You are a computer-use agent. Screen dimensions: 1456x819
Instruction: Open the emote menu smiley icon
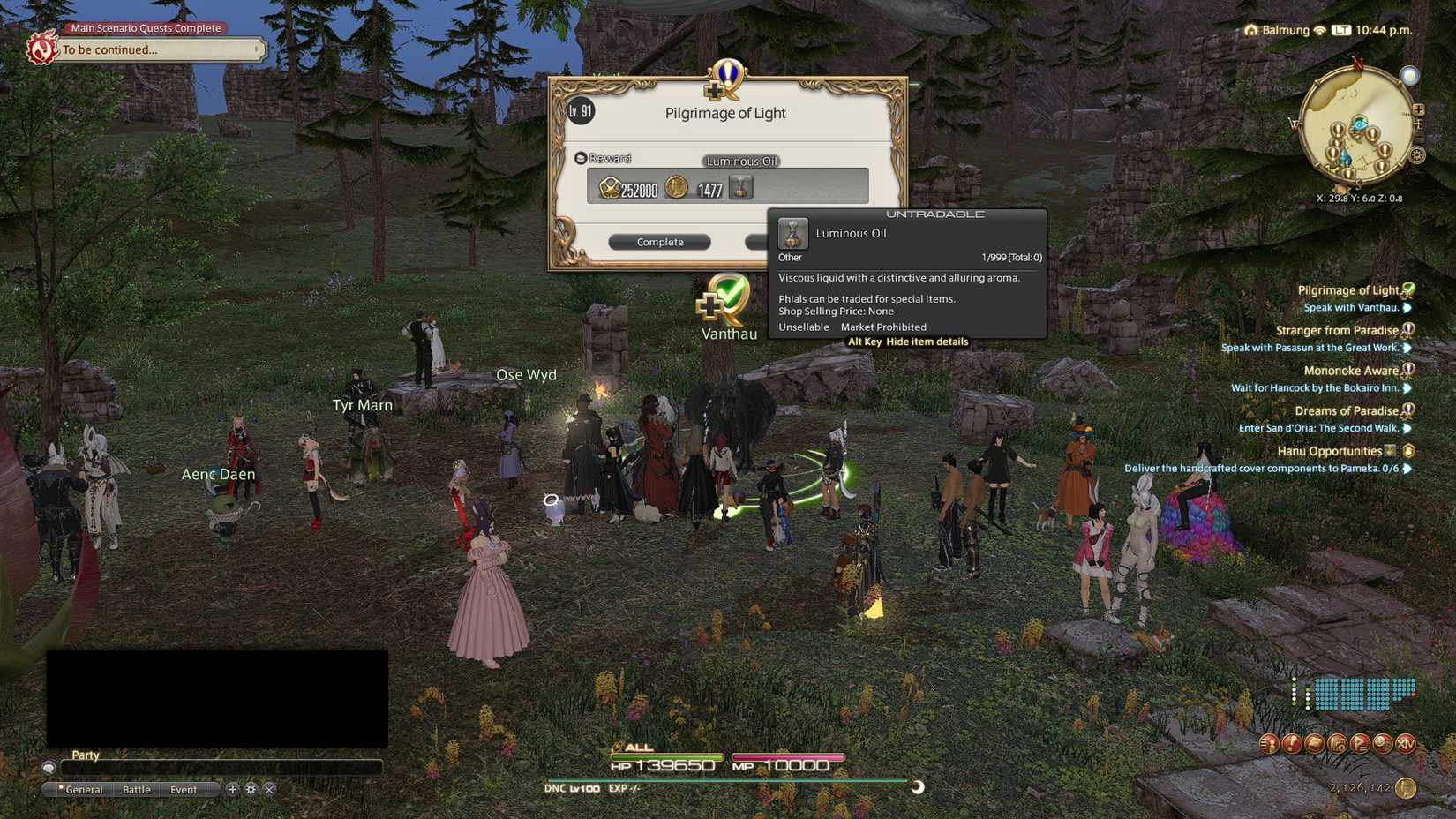(x=1384, y=744)
